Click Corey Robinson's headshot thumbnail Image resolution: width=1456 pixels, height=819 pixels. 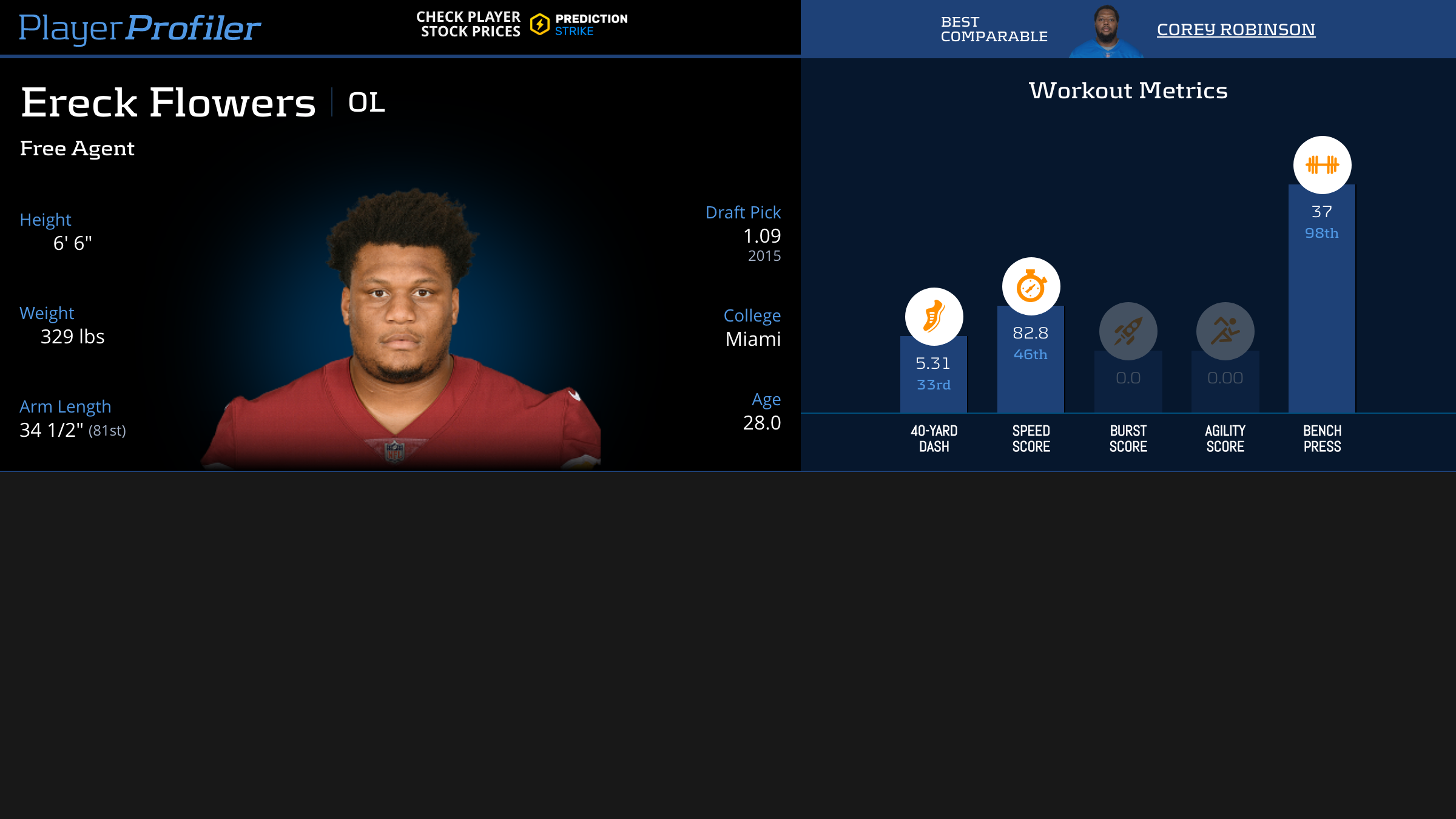point(1107,30)
